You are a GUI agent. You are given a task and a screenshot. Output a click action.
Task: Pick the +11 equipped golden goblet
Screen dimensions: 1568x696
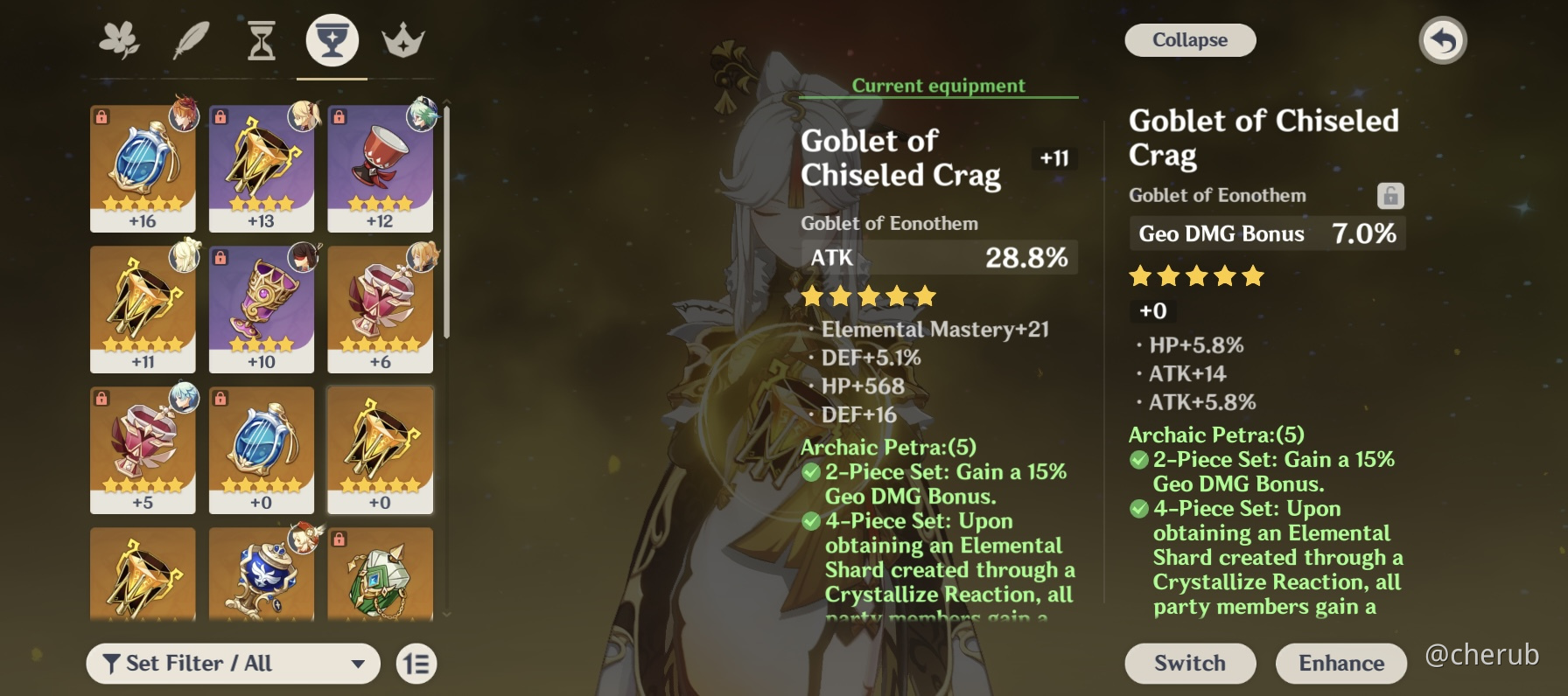143,309
